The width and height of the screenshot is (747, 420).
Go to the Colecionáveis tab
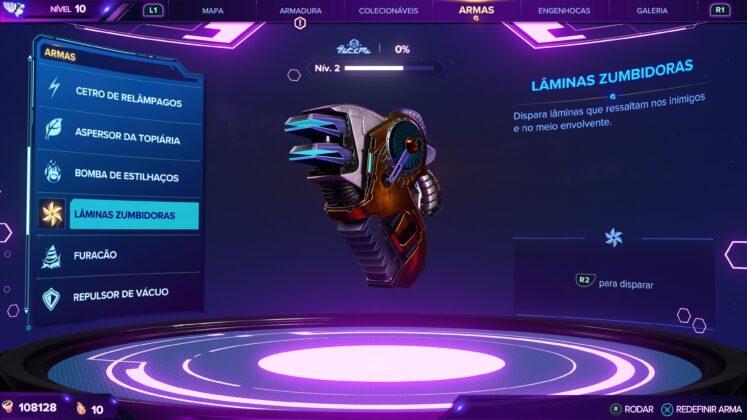coord(388,10)
